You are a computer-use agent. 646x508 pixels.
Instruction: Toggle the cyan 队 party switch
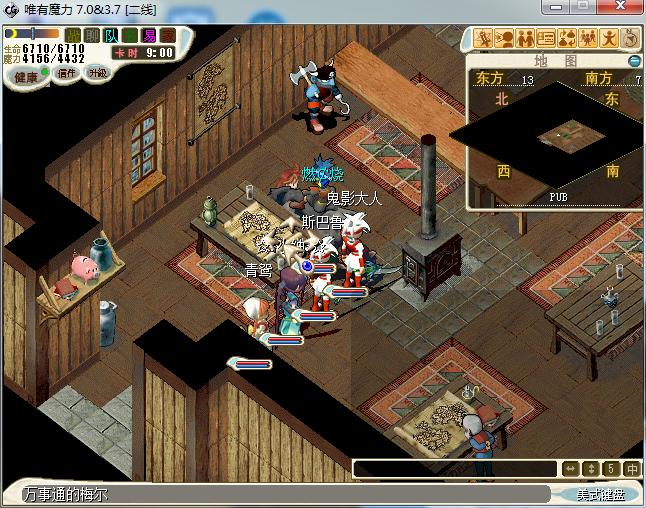tap(111, 35)
